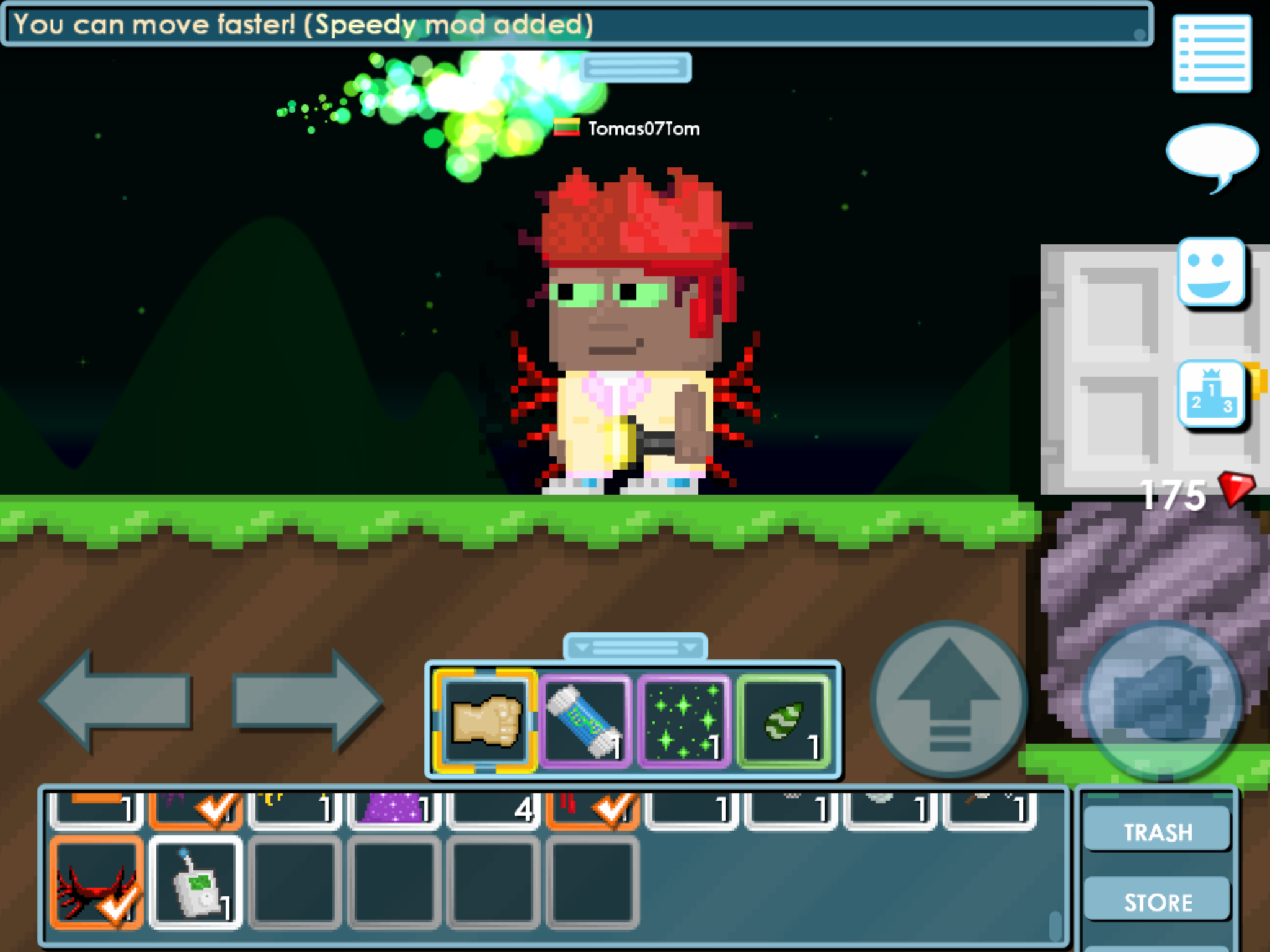Select the green sparkles hotbar item

coord(684,721)
